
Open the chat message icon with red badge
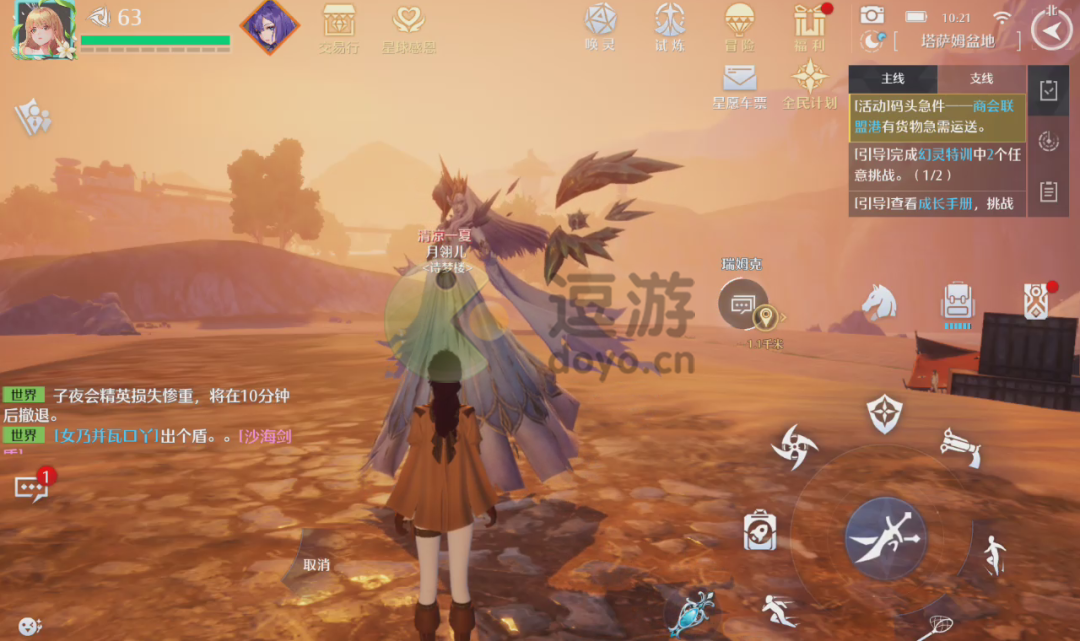(30, 487)
